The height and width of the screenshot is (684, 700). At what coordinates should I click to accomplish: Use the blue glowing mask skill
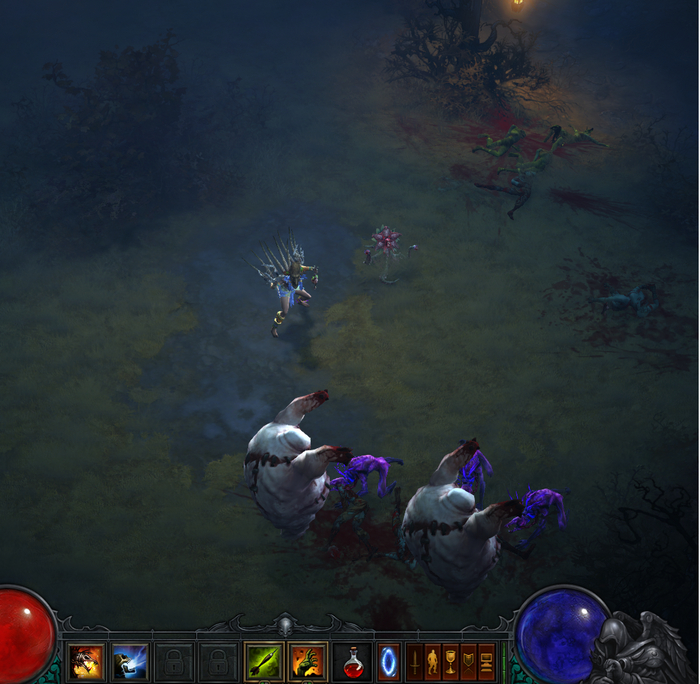(x=130, y=661)
